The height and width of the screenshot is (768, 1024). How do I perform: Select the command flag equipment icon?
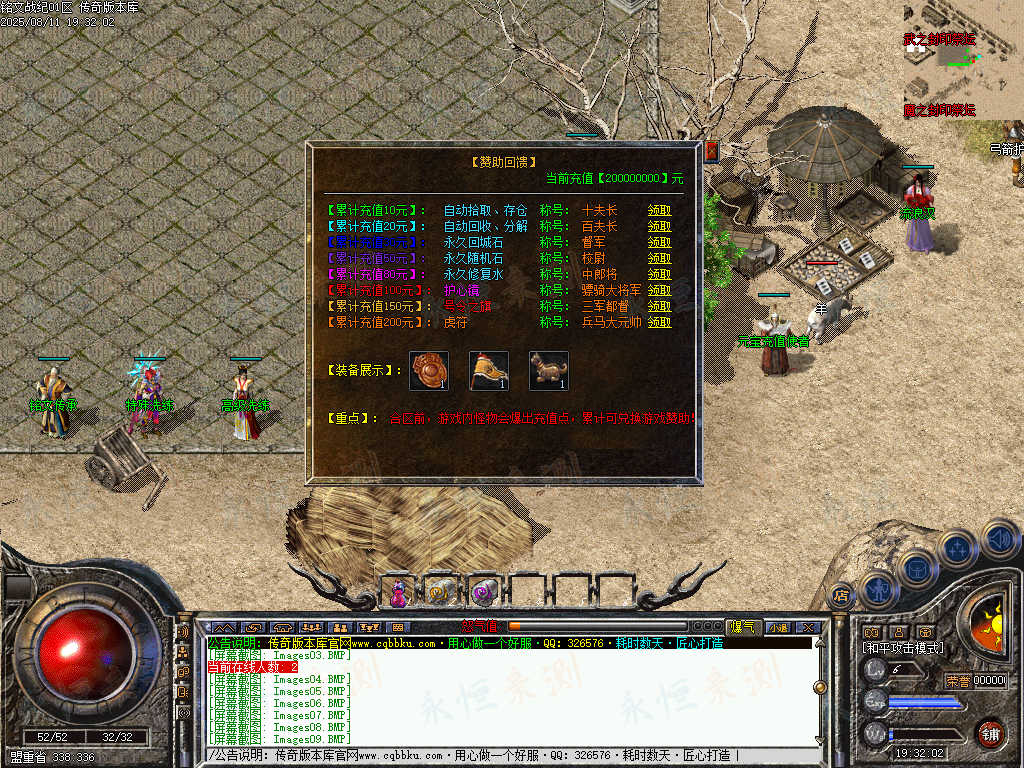click(489, 371)
